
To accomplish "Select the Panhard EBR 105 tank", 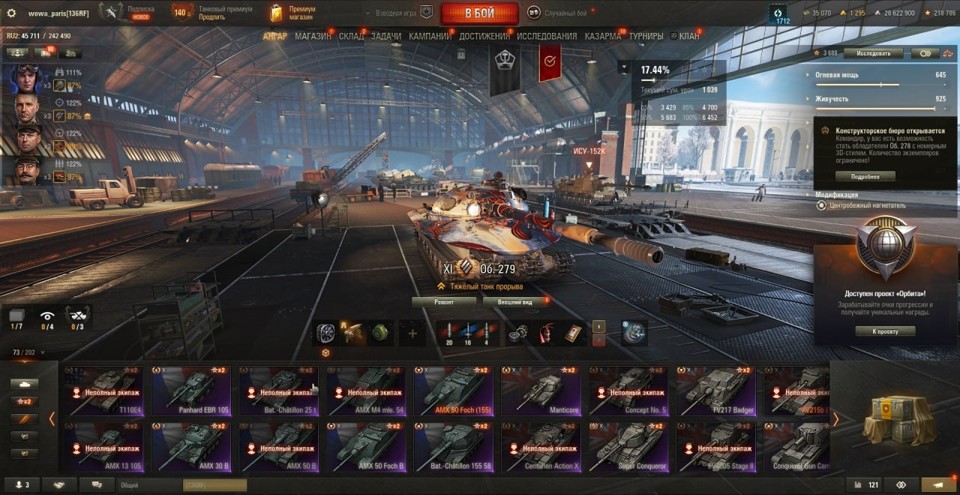I will coord(190,391).
